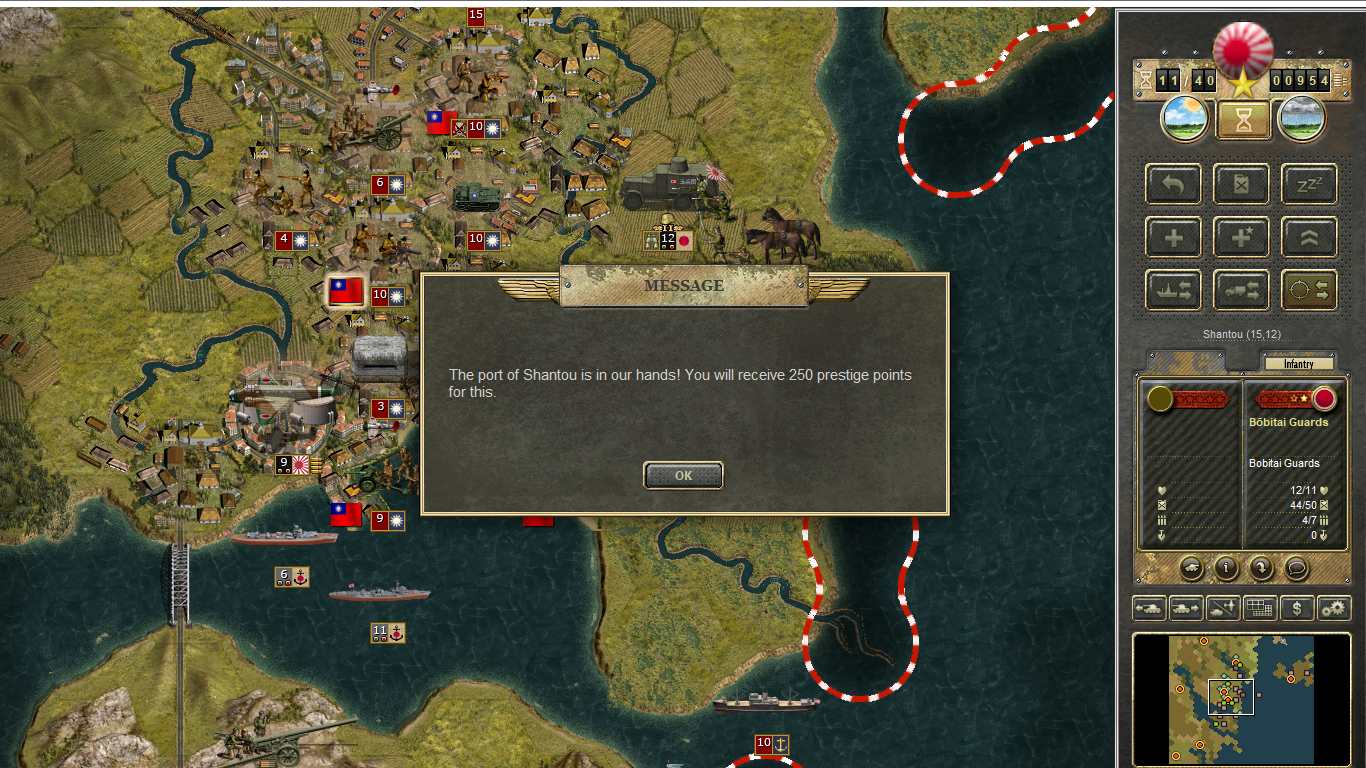
Task: End the turn with the hourglass button
Action: click(1243, 120)
